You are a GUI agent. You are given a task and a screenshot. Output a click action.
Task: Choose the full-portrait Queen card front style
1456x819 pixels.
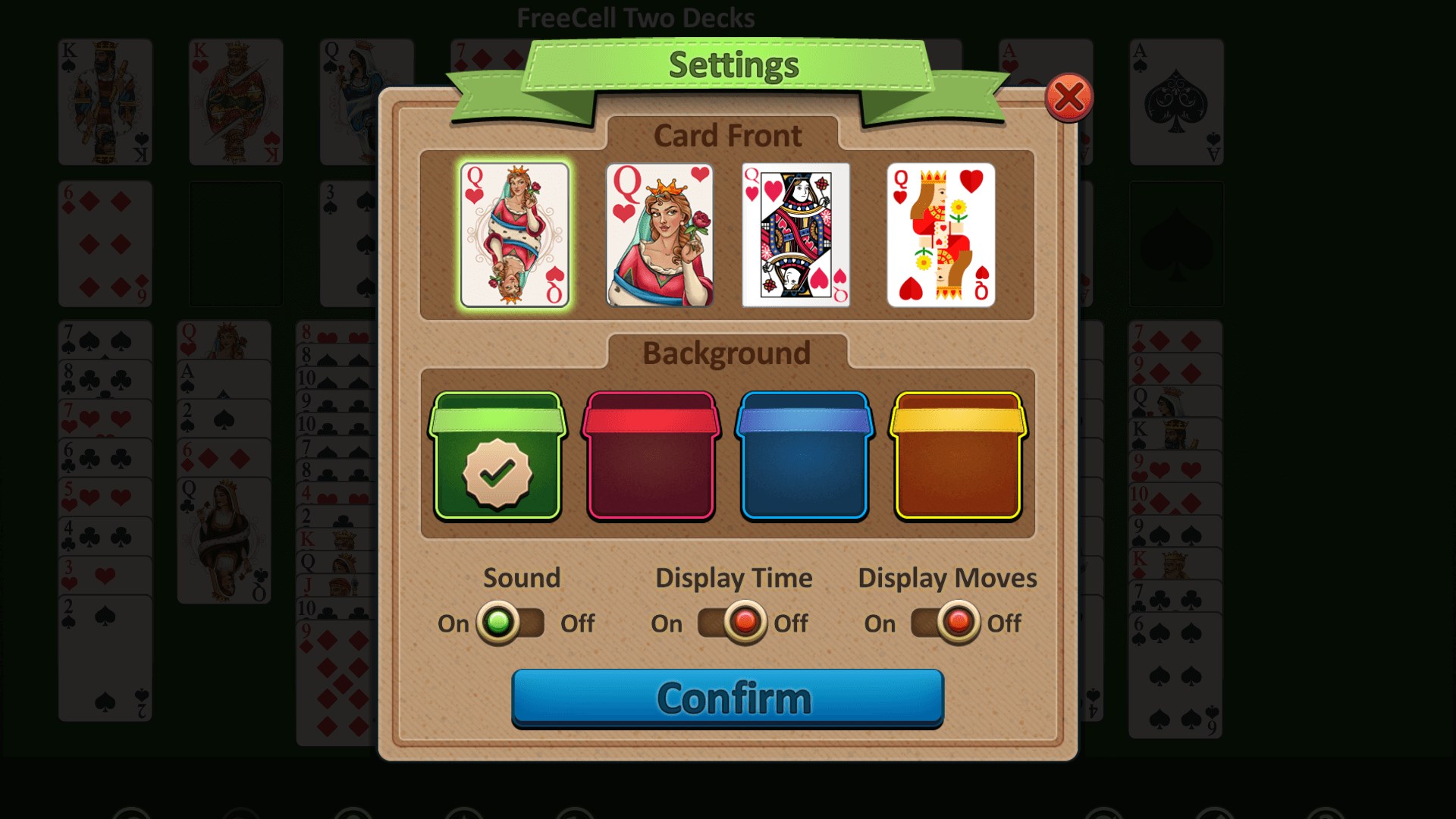coord(659,235)
